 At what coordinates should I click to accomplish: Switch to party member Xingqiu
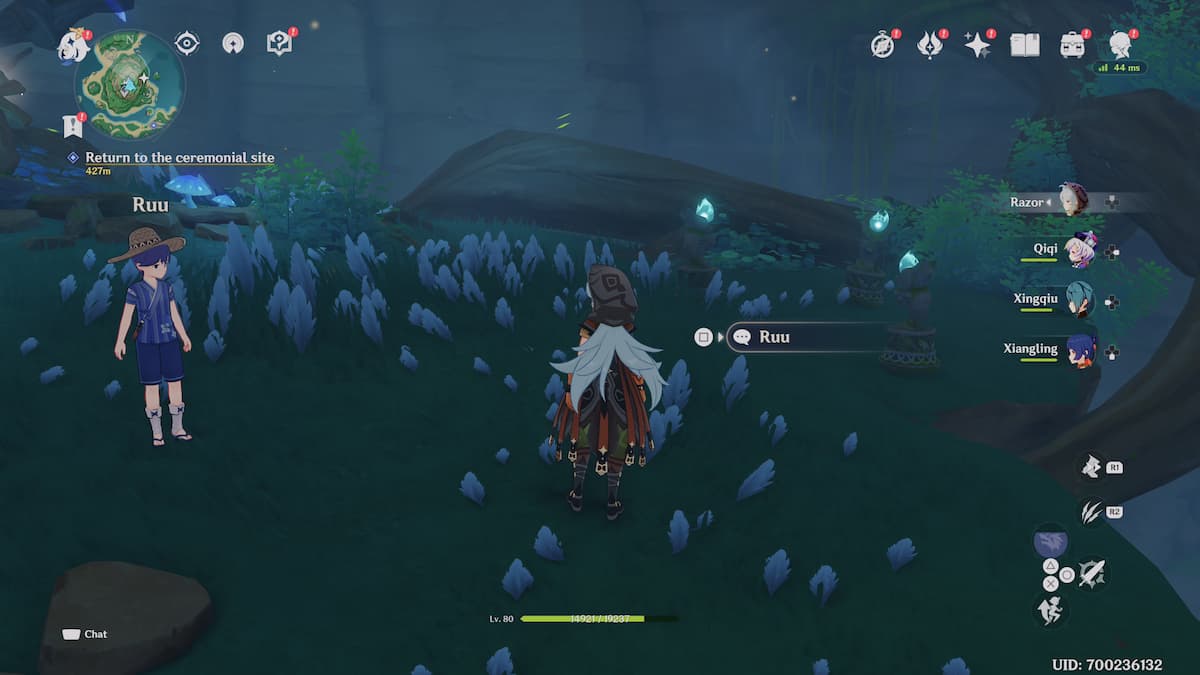tap(1079, 300)
